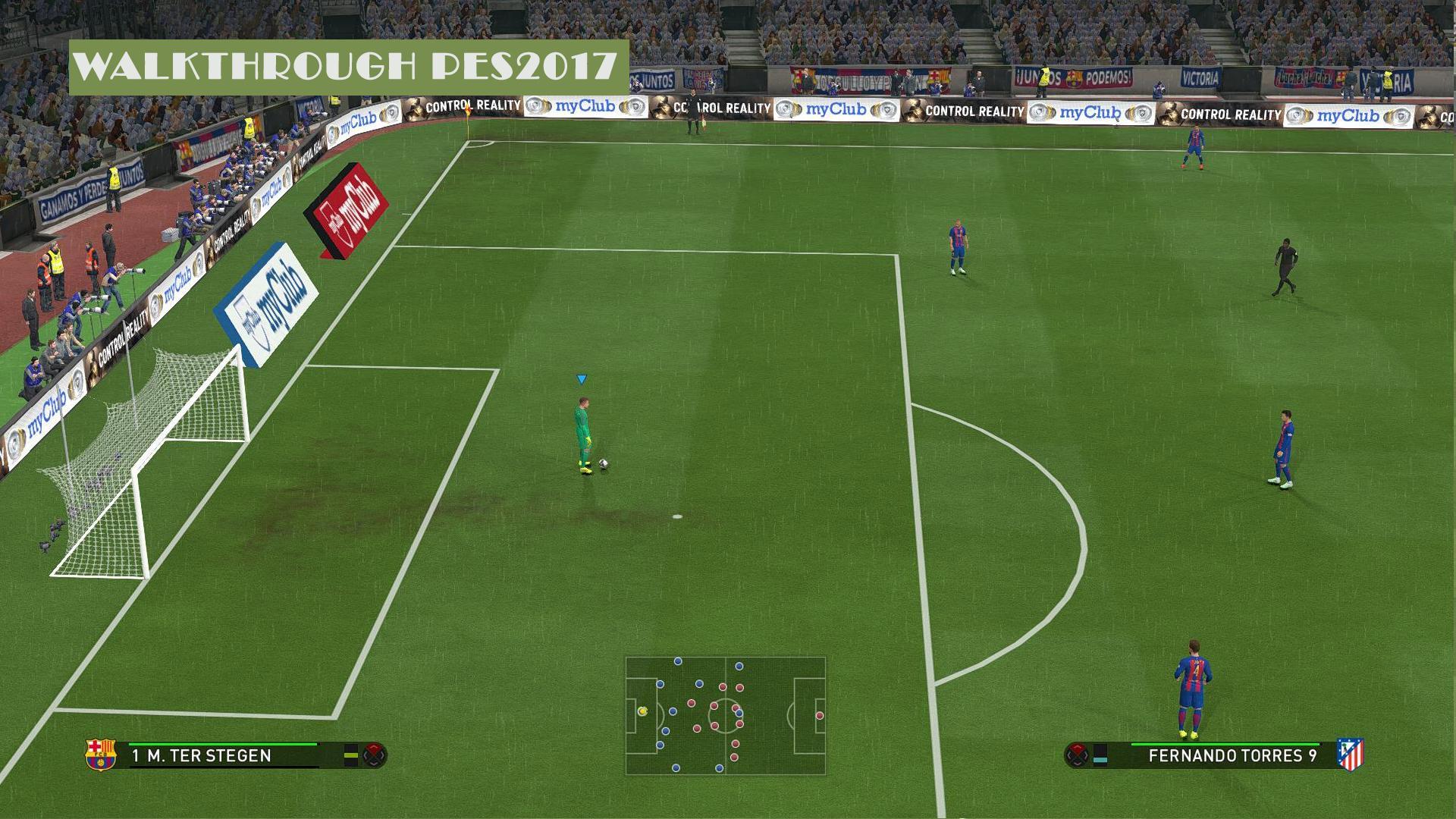Click the FC Barcelona club crest
Image resolution: width=1456 pixels, height=819 pixels.
(101, 755)
